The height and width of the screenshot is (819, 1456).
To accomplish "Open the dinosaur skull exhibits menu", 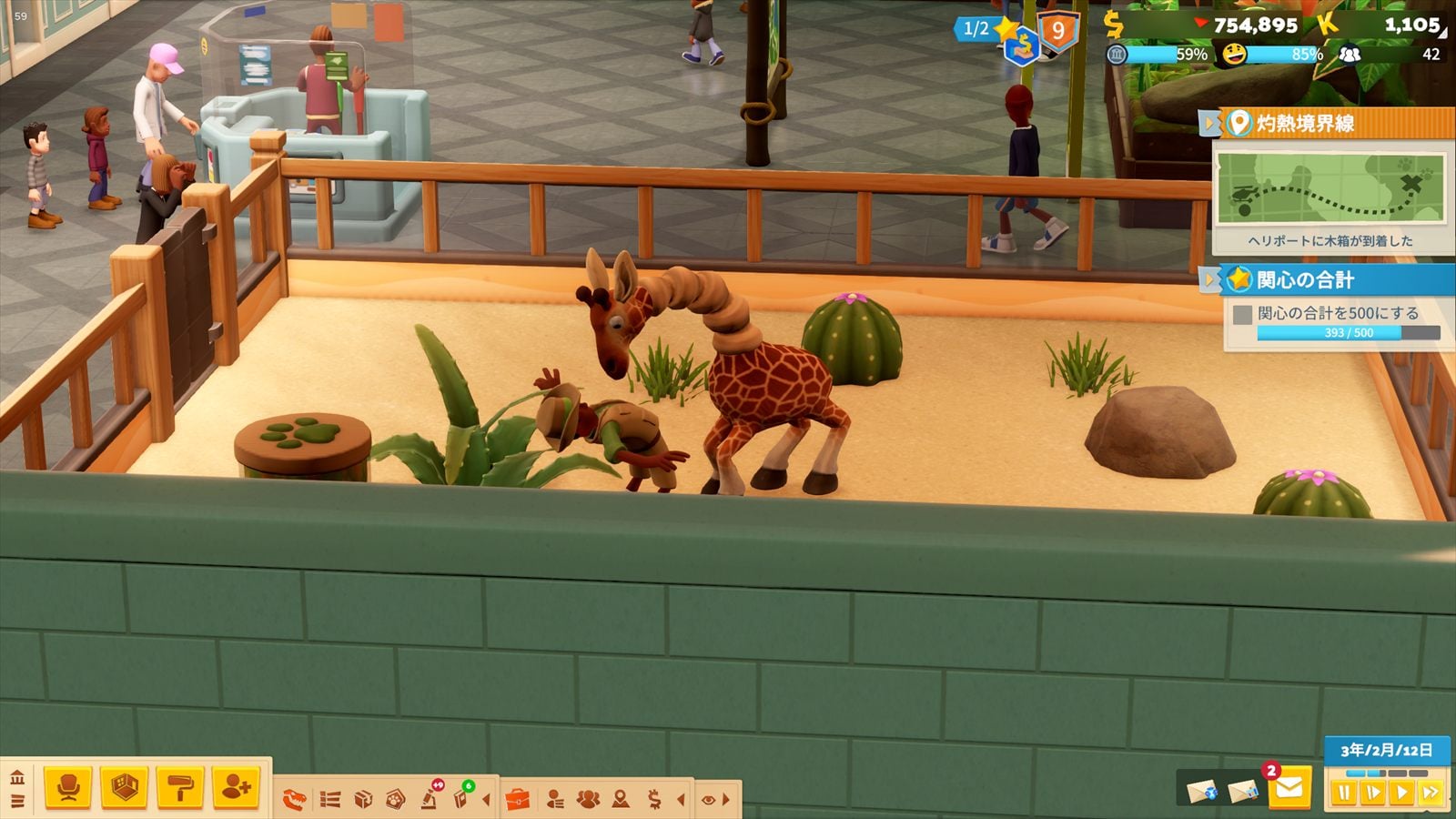I will (295, 800).
